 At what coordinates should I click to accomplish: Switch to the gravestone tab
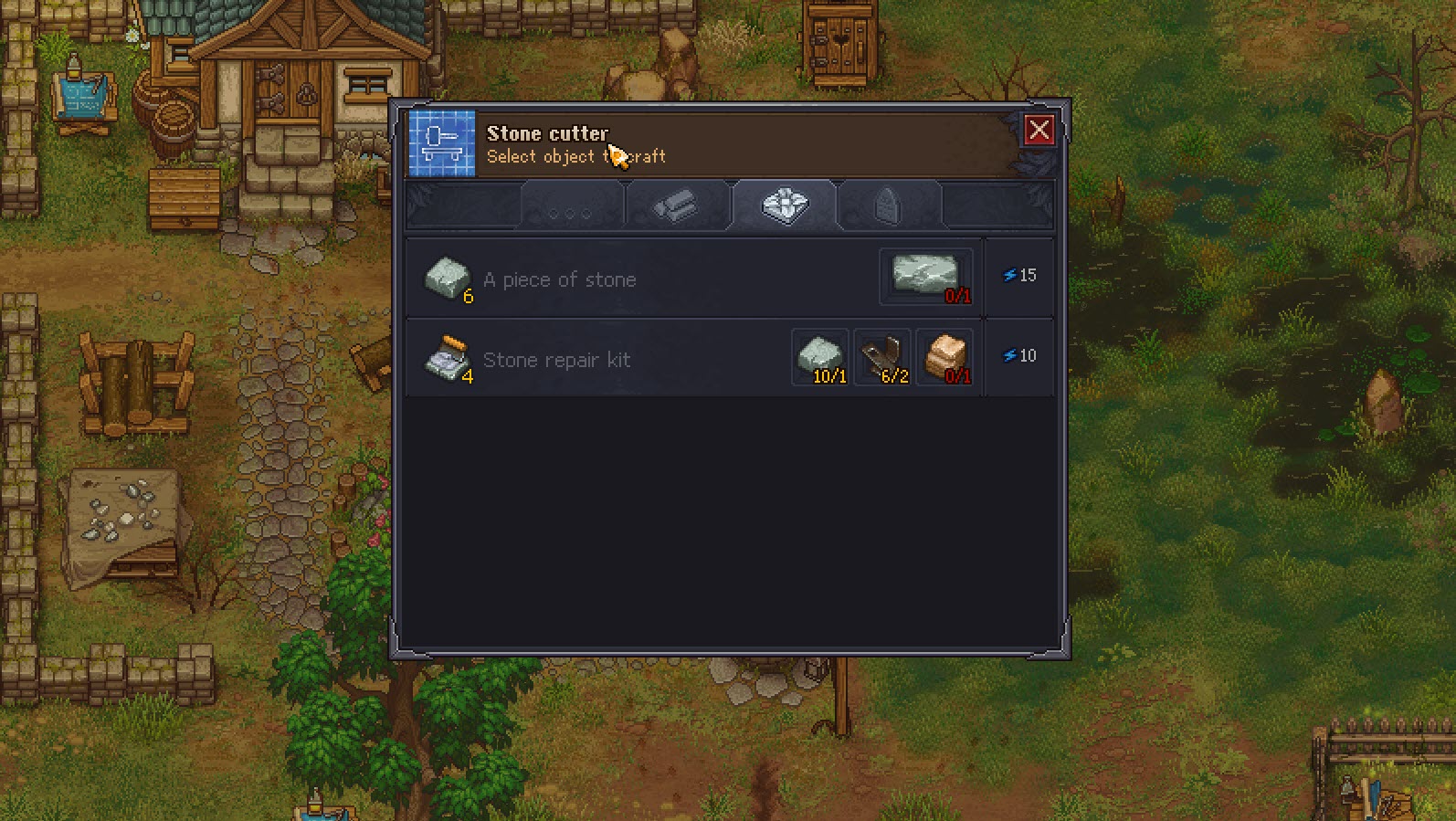[889, 206]
